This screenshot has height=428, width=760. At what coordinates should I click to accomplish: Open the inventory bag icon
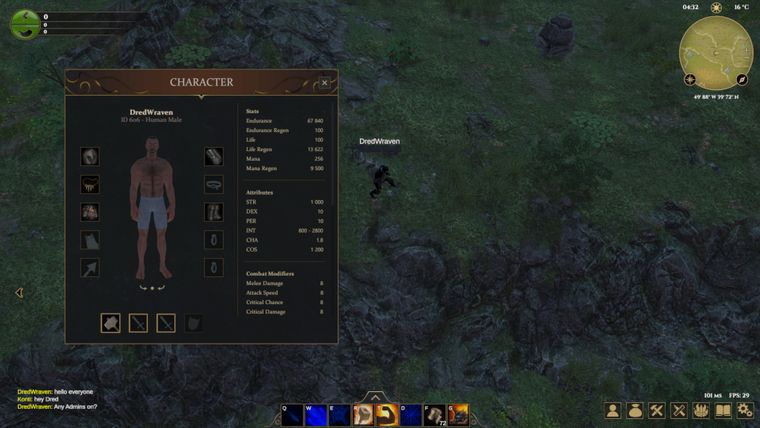click(x=635, y=410)
